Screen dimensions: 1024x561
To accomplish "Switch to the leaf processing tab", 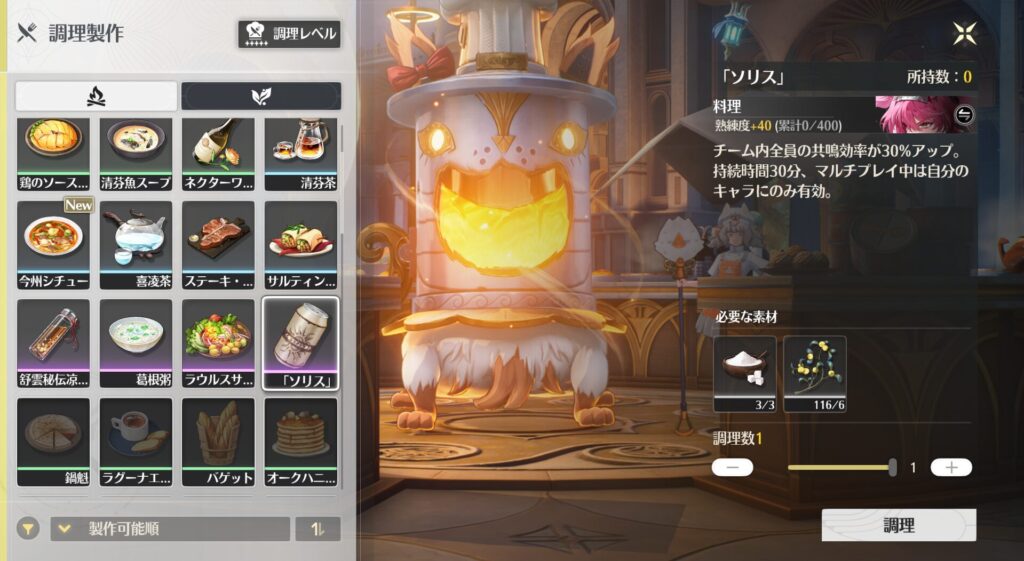I will pyautogui.click(x=261, y=96).
